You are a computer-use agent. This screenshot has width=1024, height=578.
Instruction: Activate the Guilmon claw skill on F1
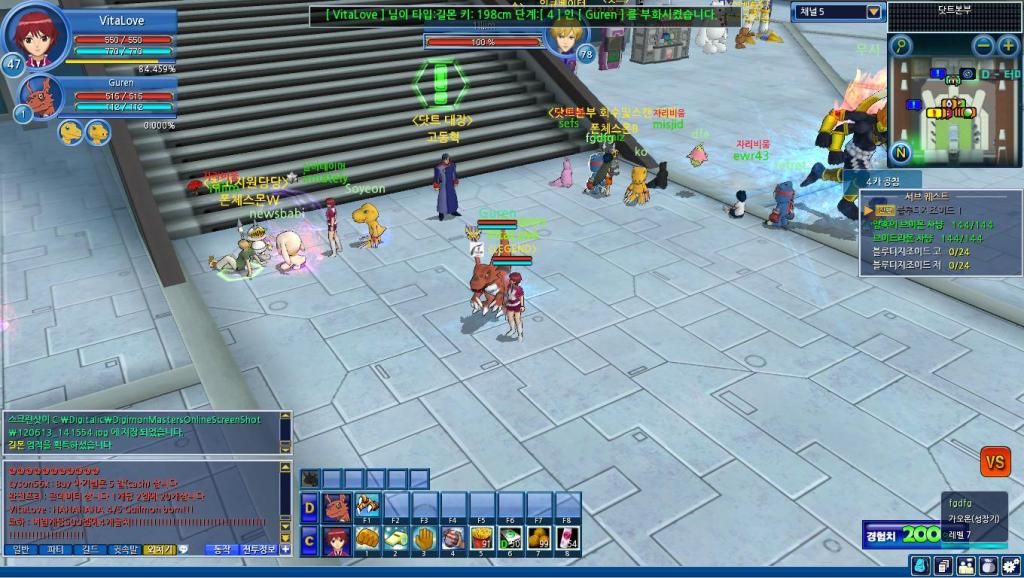click(368, 506)
